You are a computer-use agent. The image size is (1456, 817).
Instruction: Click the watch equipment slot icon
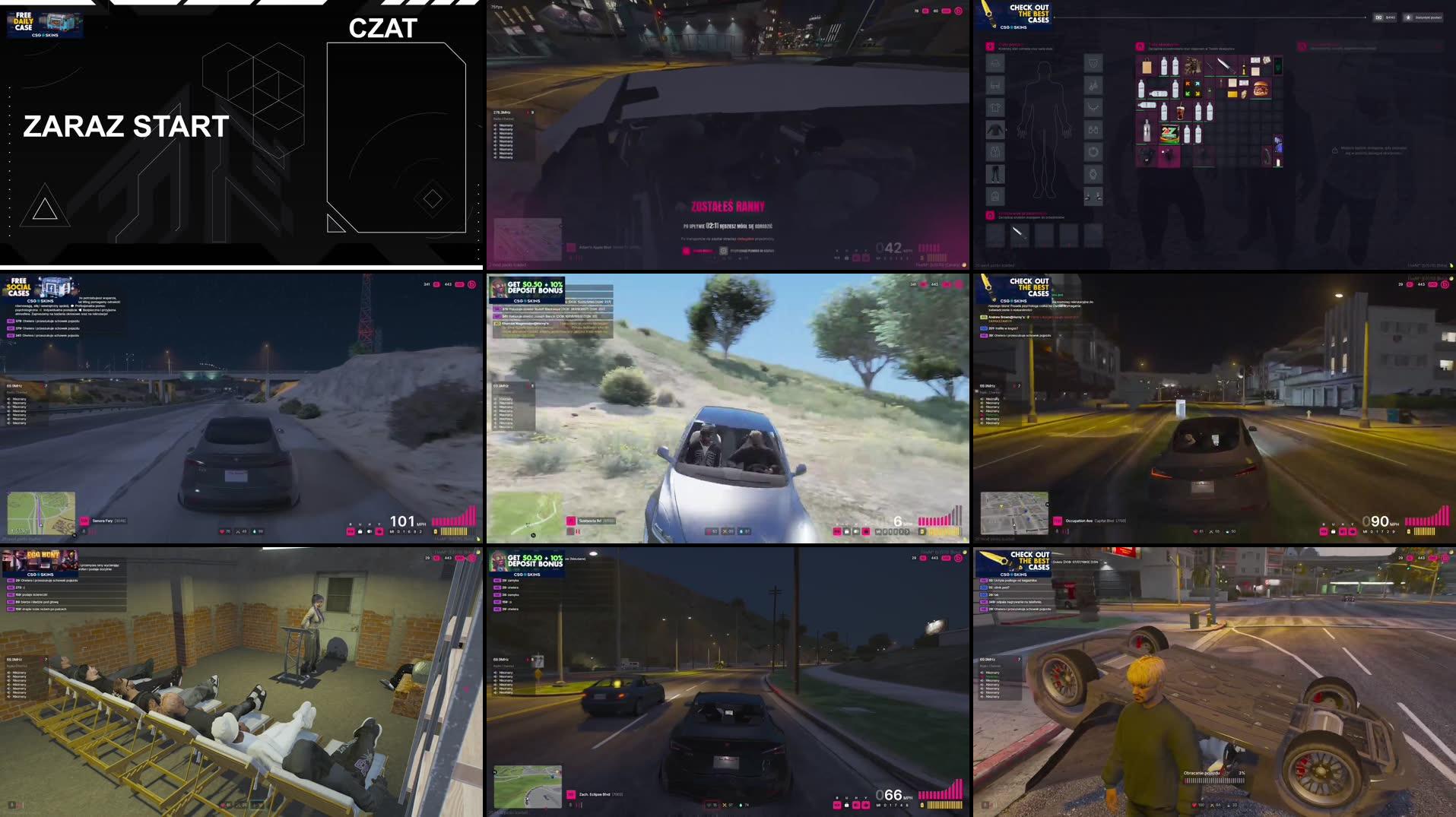coord(1093,173)
